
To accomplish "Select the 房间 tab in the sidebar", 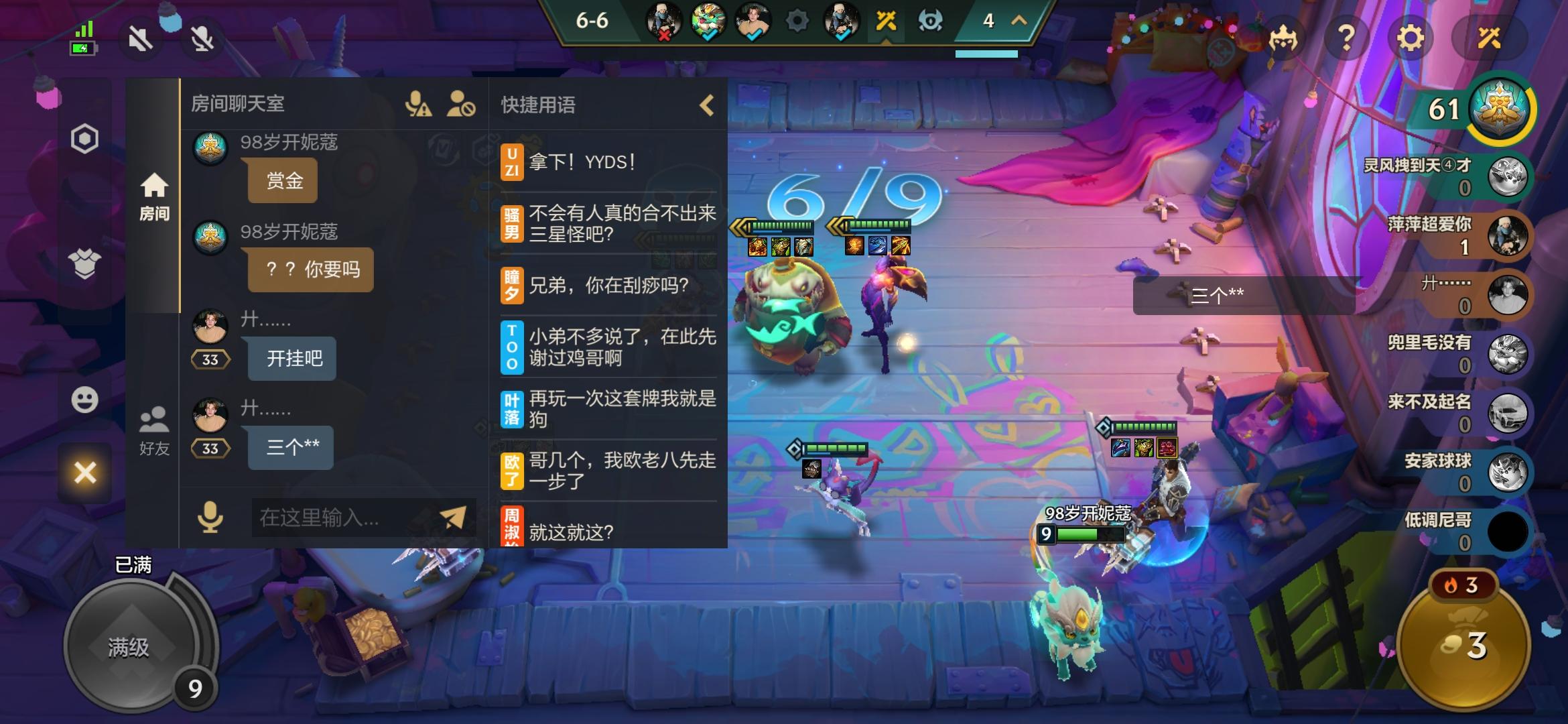I will [155, 194].
